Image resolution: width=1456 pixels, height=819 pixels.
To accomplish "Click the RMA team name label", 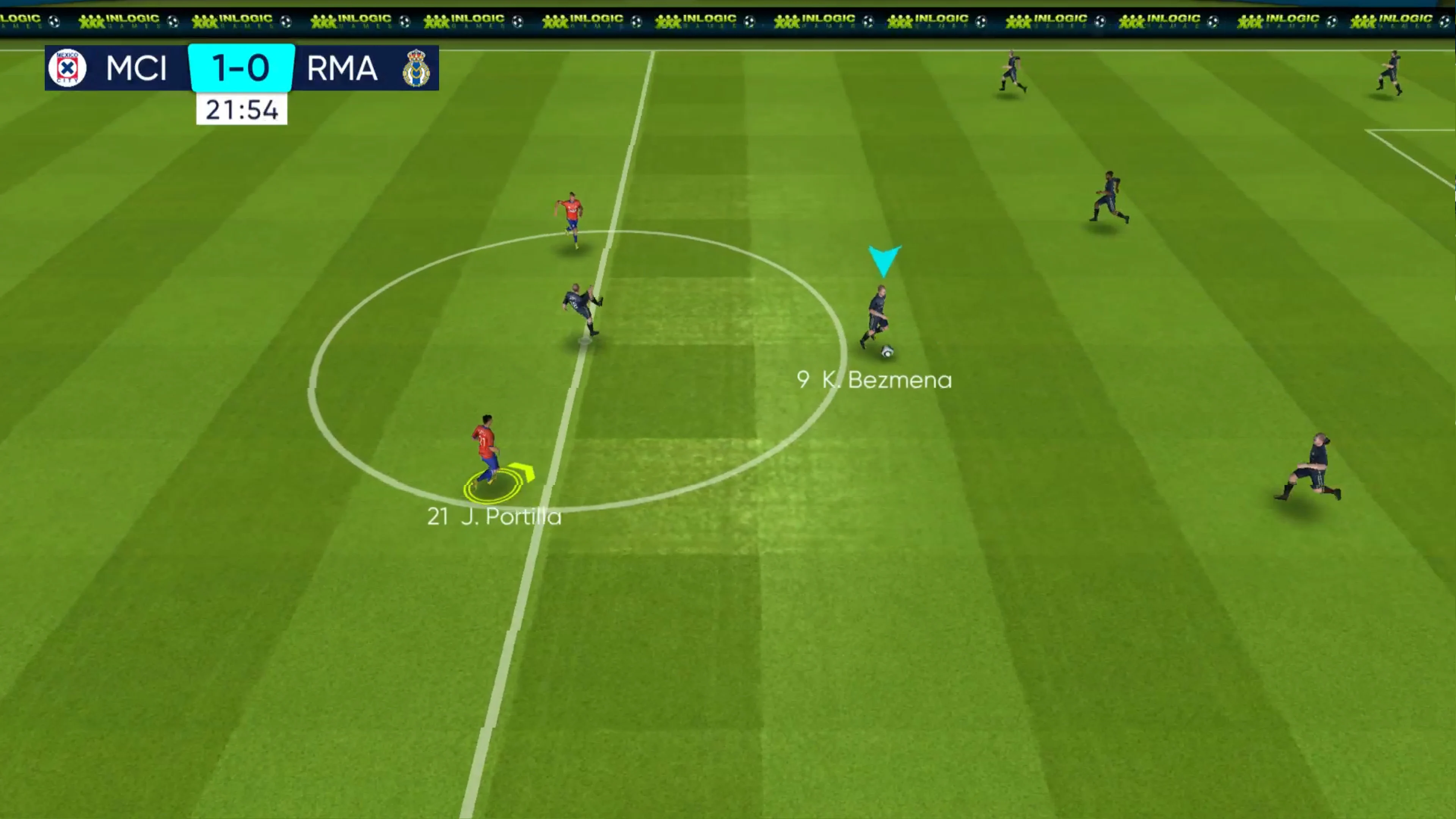I will pos(341,68).
